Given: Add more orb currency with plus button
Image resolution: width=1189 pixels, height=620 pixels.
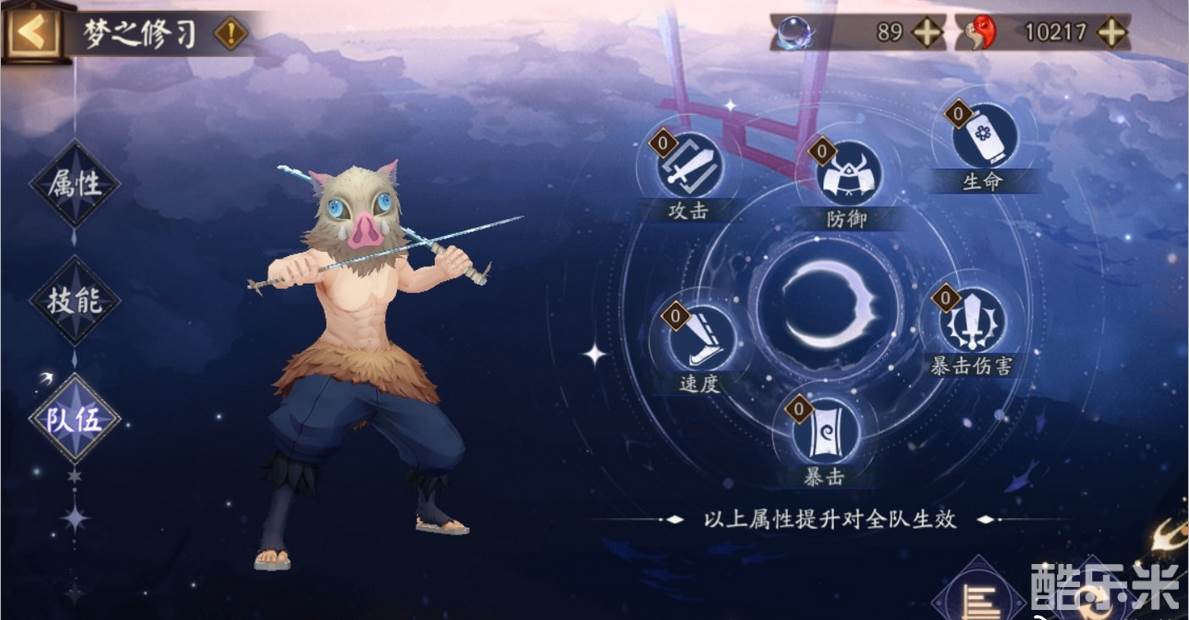Looking at the screenshot, I should pos(927,32).
